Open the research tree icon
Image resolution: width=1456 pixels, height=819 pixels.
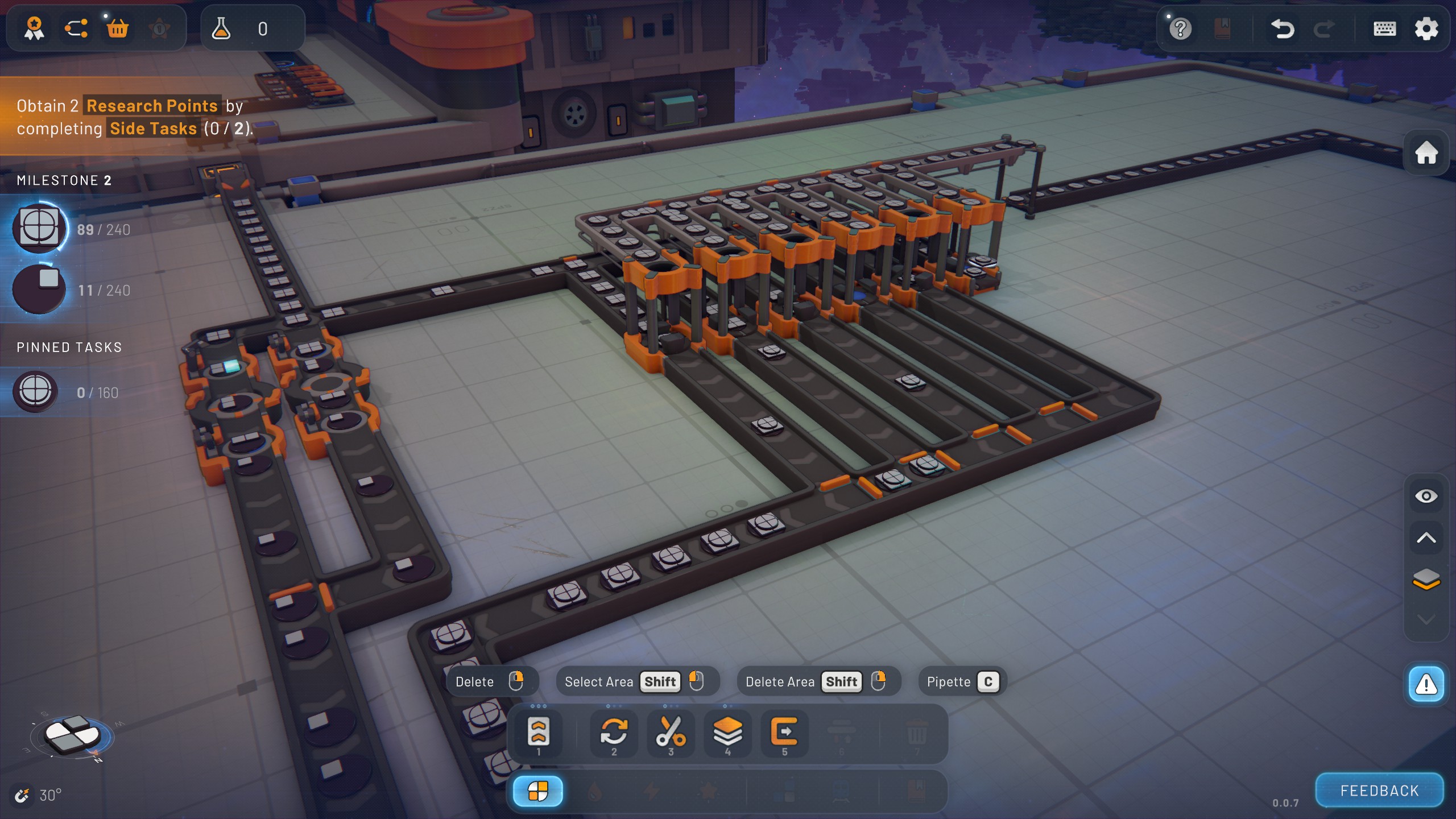click(x=76, y=28)
